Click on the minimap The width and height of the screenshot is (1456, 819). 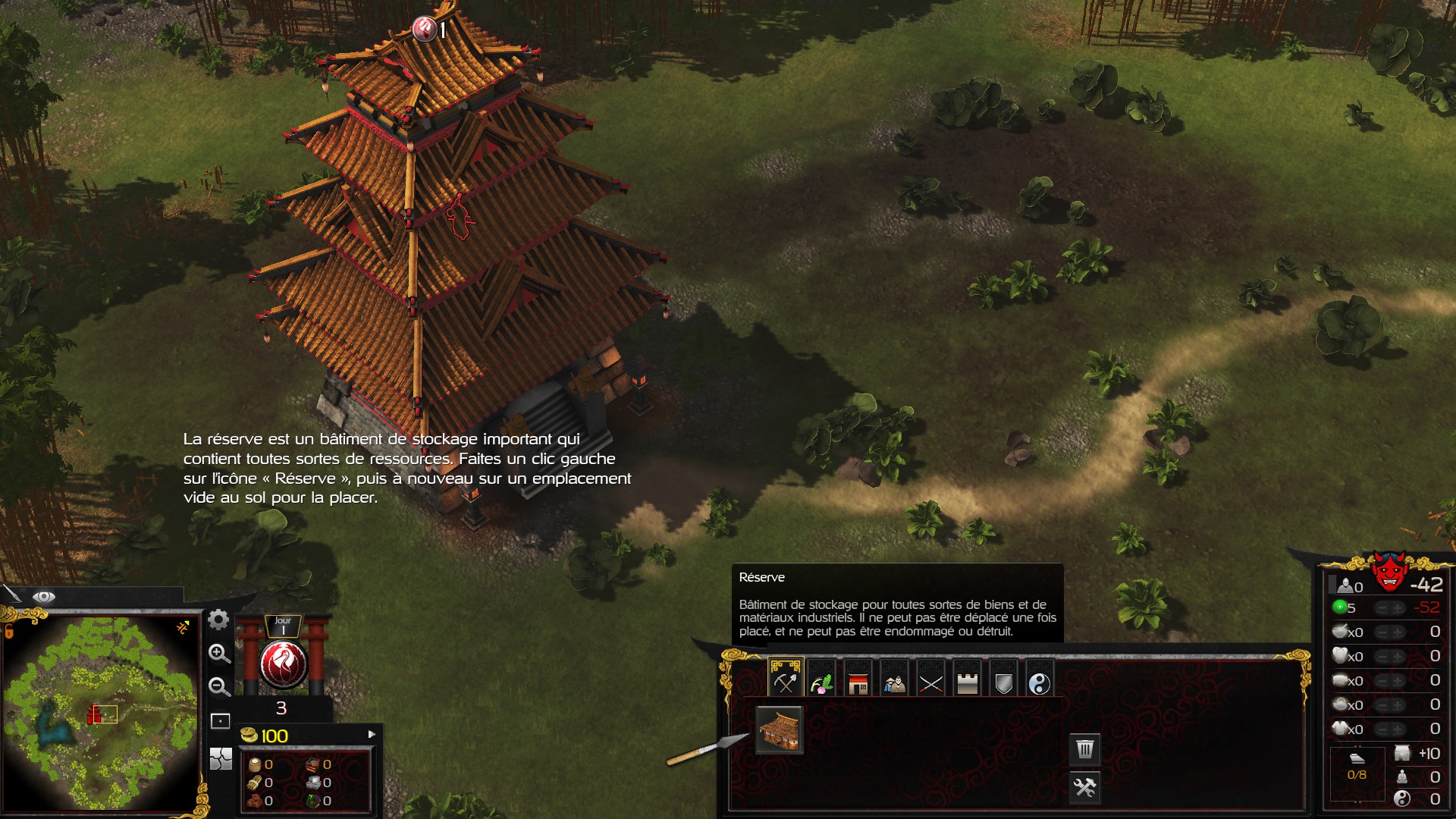102,713
